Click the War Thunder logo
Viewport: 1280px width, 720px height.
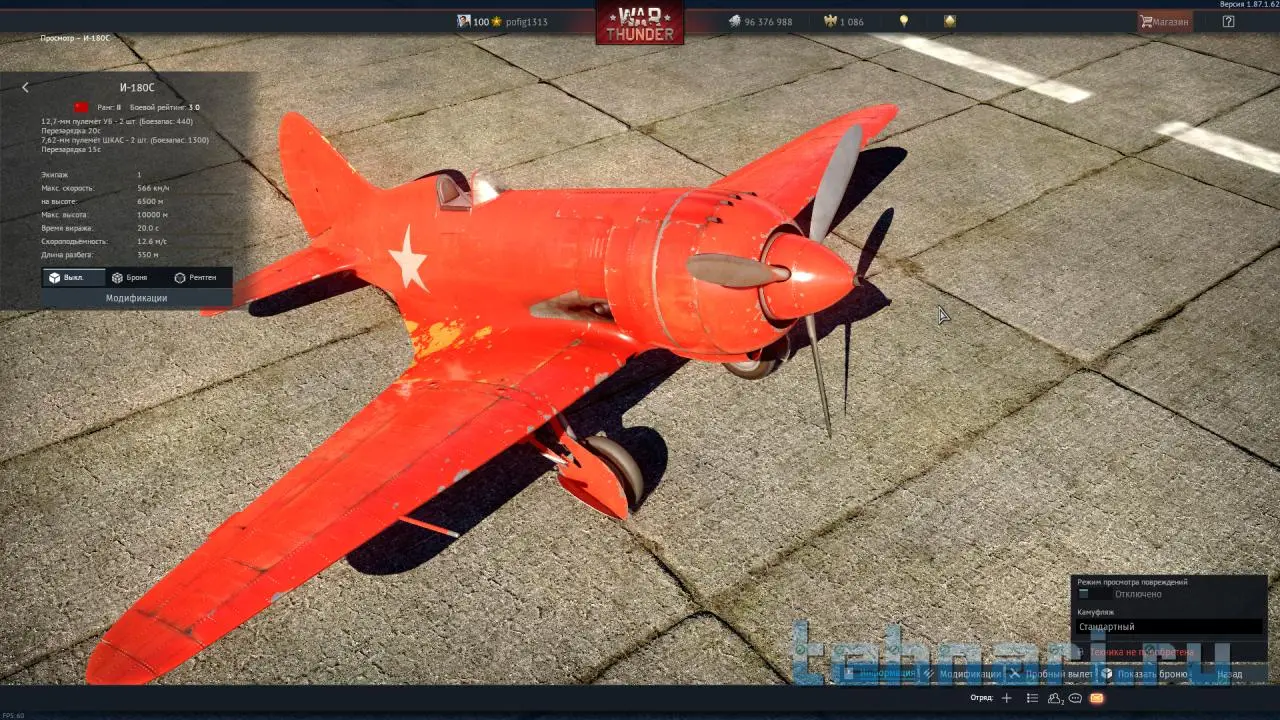(640, 23)
